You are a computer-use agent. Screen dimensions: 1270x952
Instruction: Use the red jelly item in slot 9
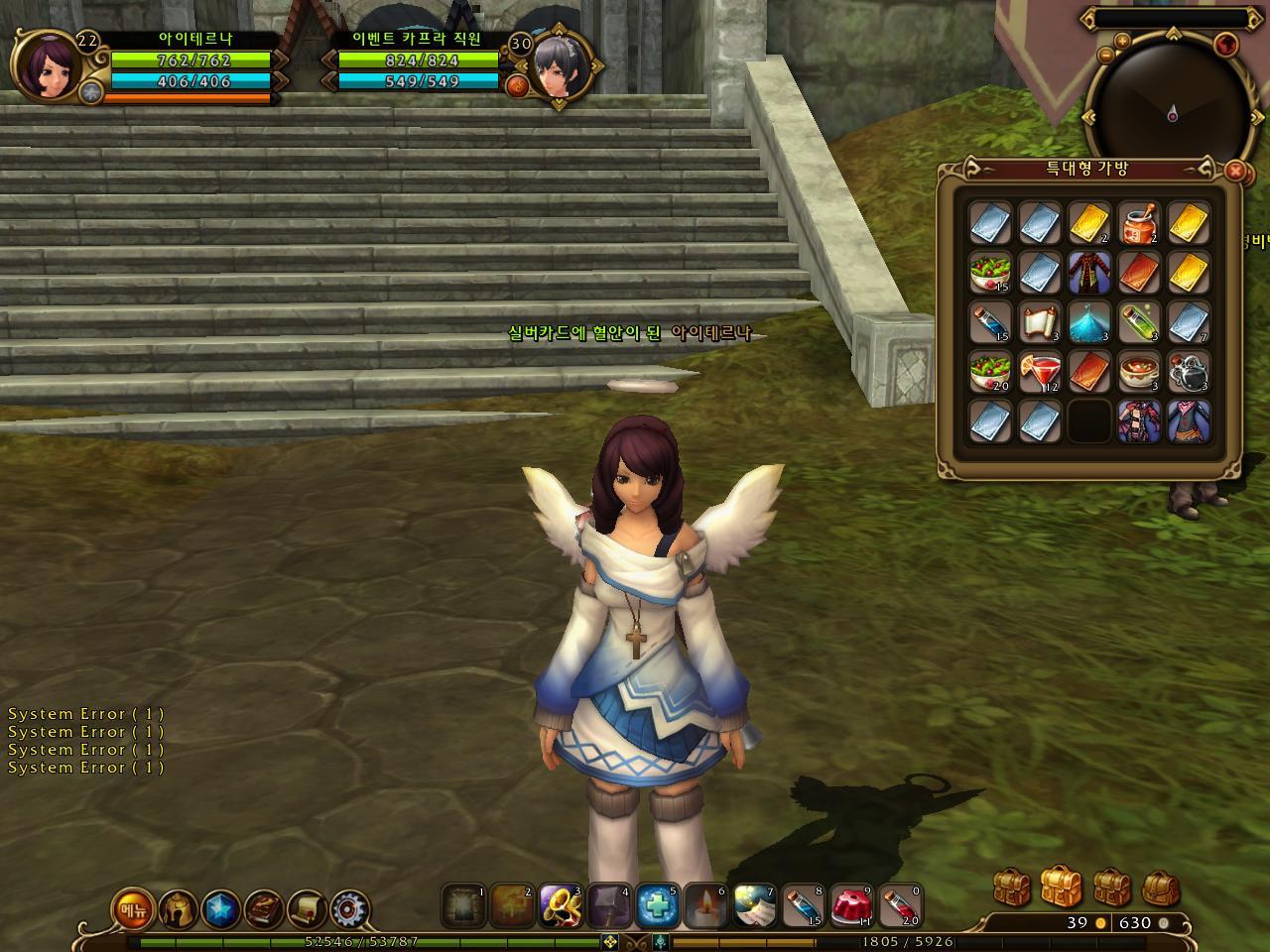(x=850, y=905)
